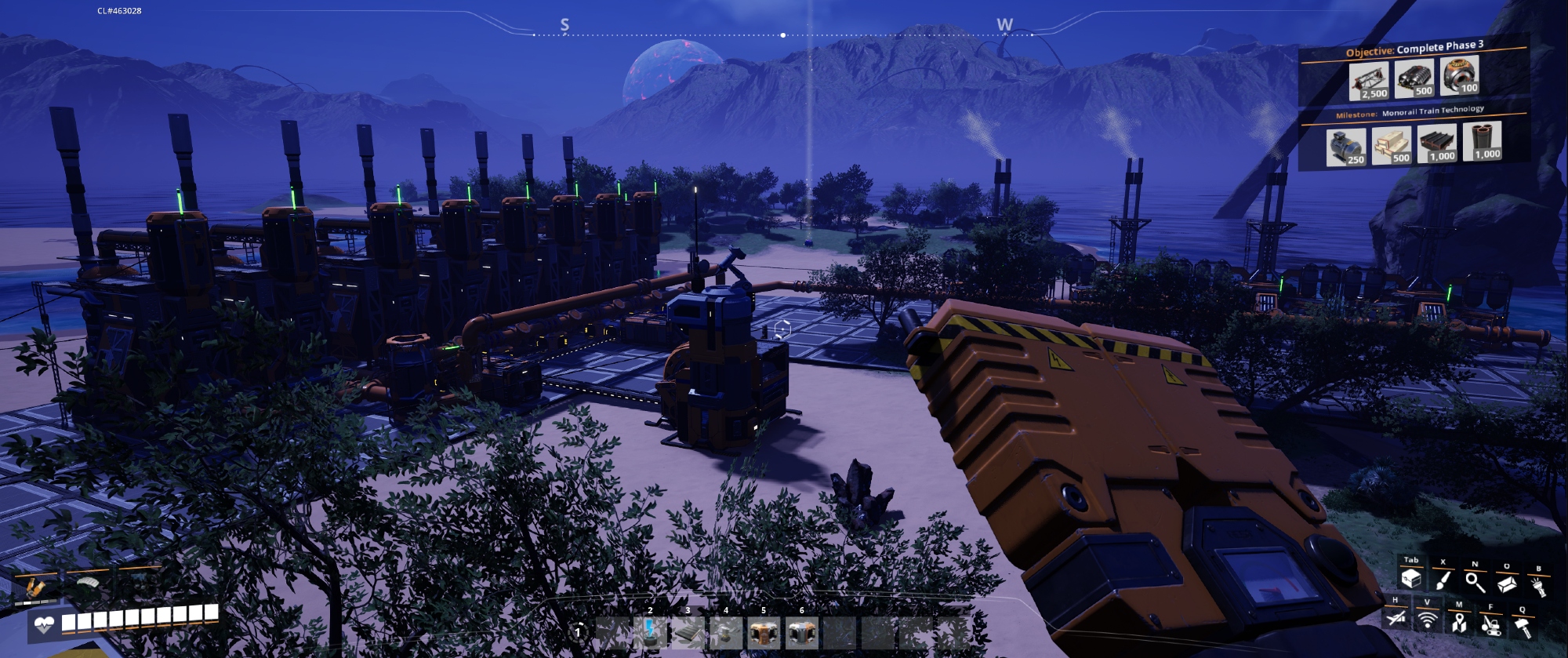The width and height of the screenshot is (1568, 658).
Task: Inspect the motor requirement icon showing 250
Action: pos(1345,147)
